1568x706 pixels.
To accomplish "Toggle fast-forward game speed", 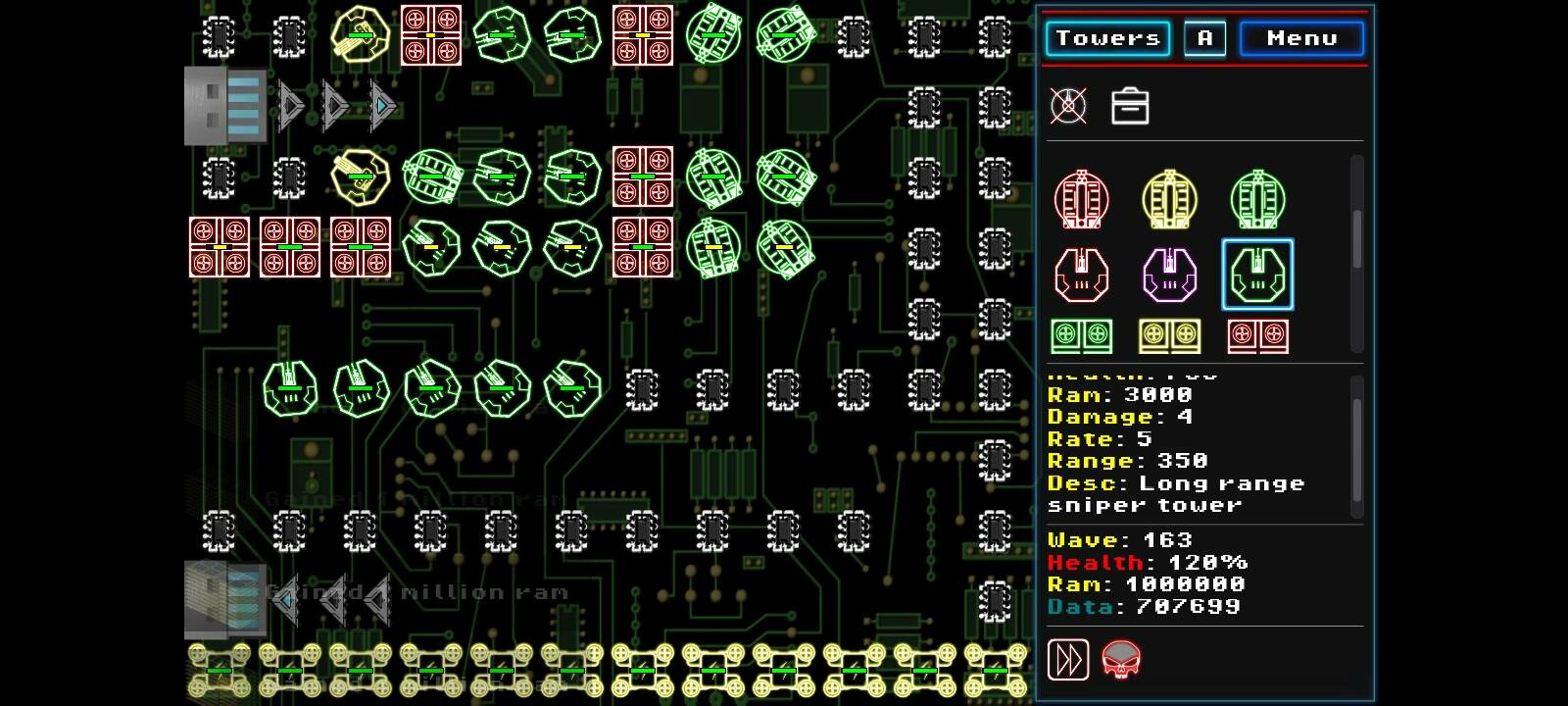I will point(1069,660).
